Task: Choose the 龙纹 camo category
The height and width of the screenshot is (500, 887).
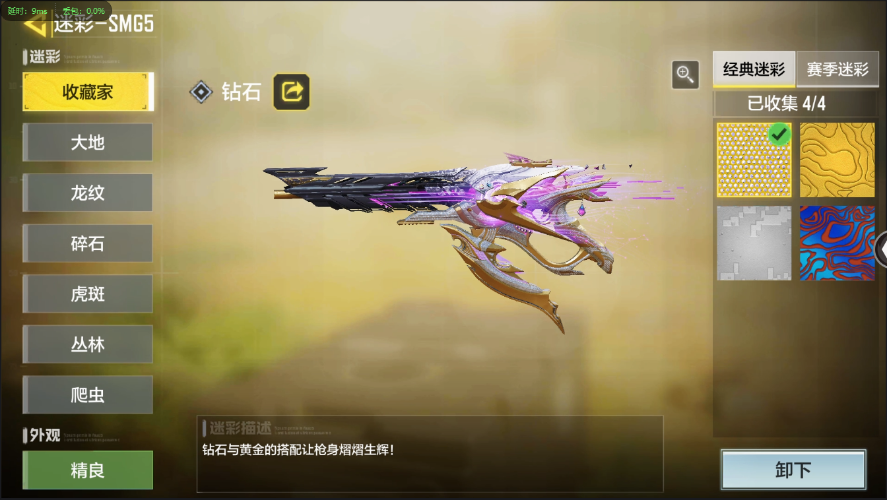Action: (88, 193)
